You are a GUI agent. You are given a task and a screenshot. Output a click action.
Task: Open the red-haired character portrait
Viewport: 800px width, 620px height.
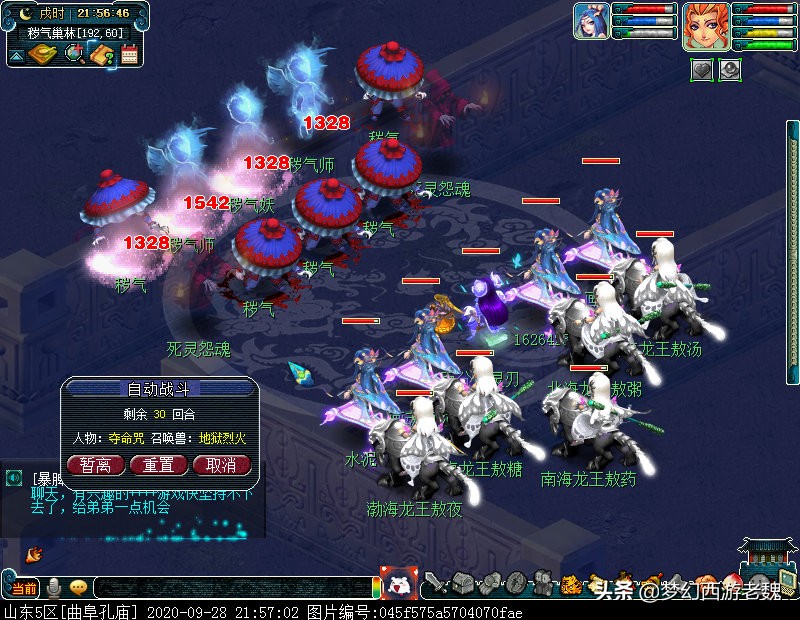click(703, 24)
